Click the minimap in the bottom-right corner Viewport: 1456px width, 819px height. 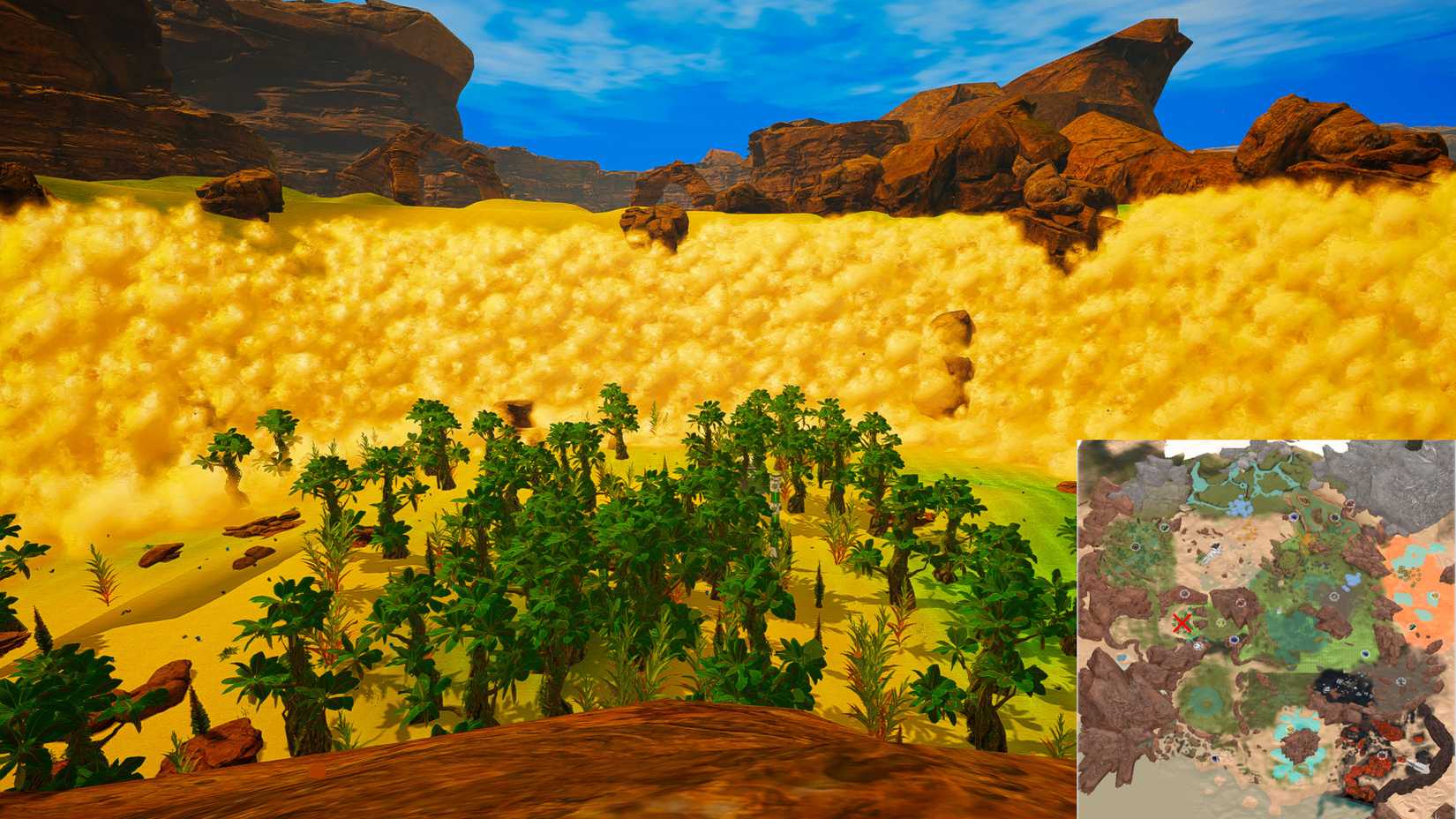point(1262,627)
